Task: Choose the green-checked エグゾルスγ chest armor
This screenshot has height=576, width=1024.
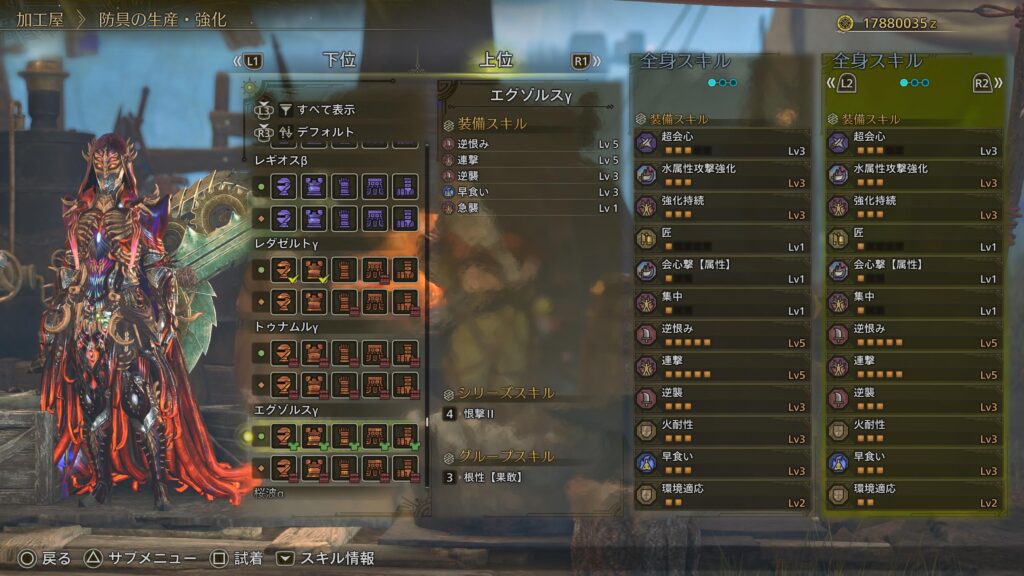Action: (315, 436)
